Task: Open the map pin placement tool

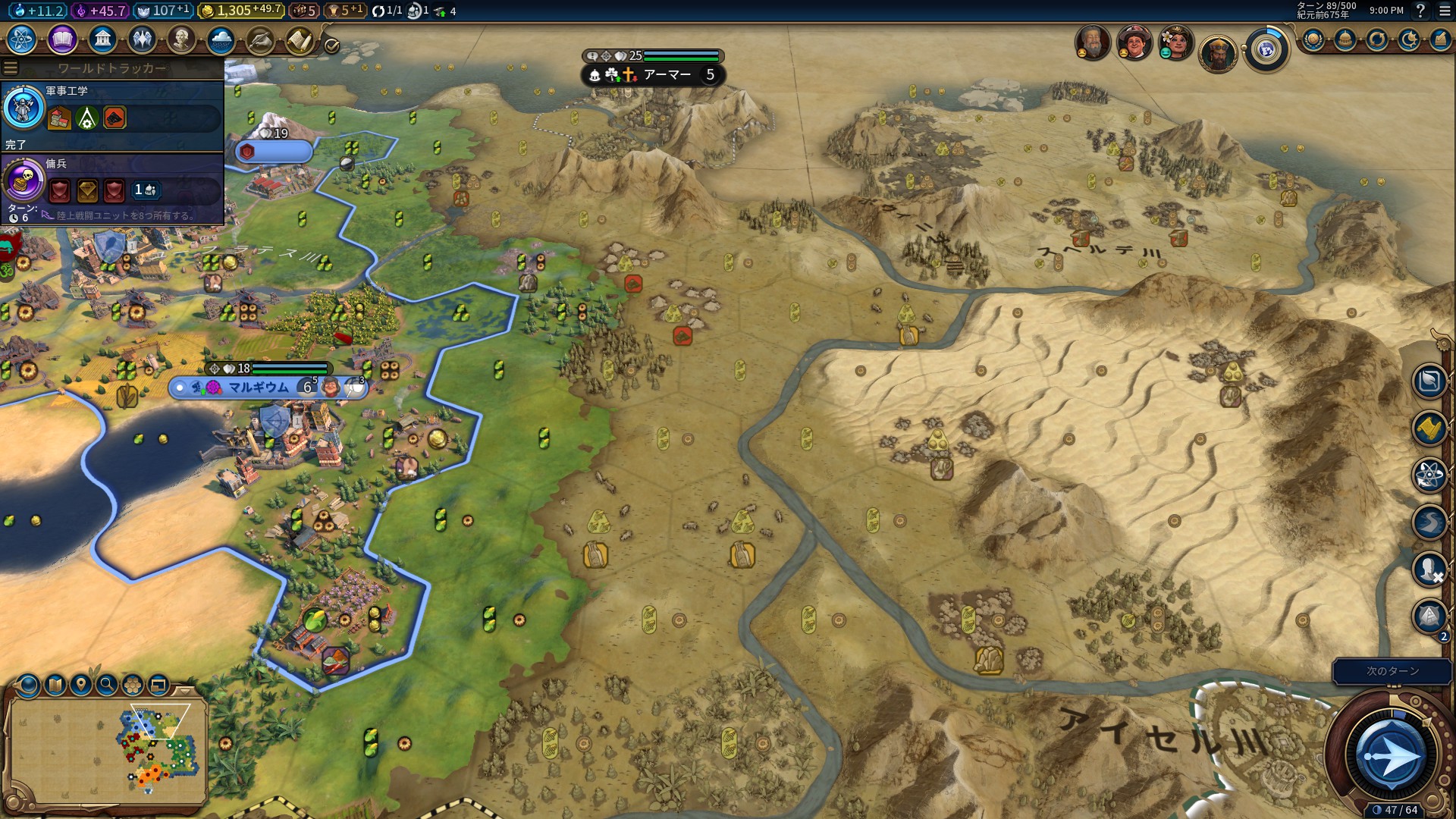Action: point(80,686)
